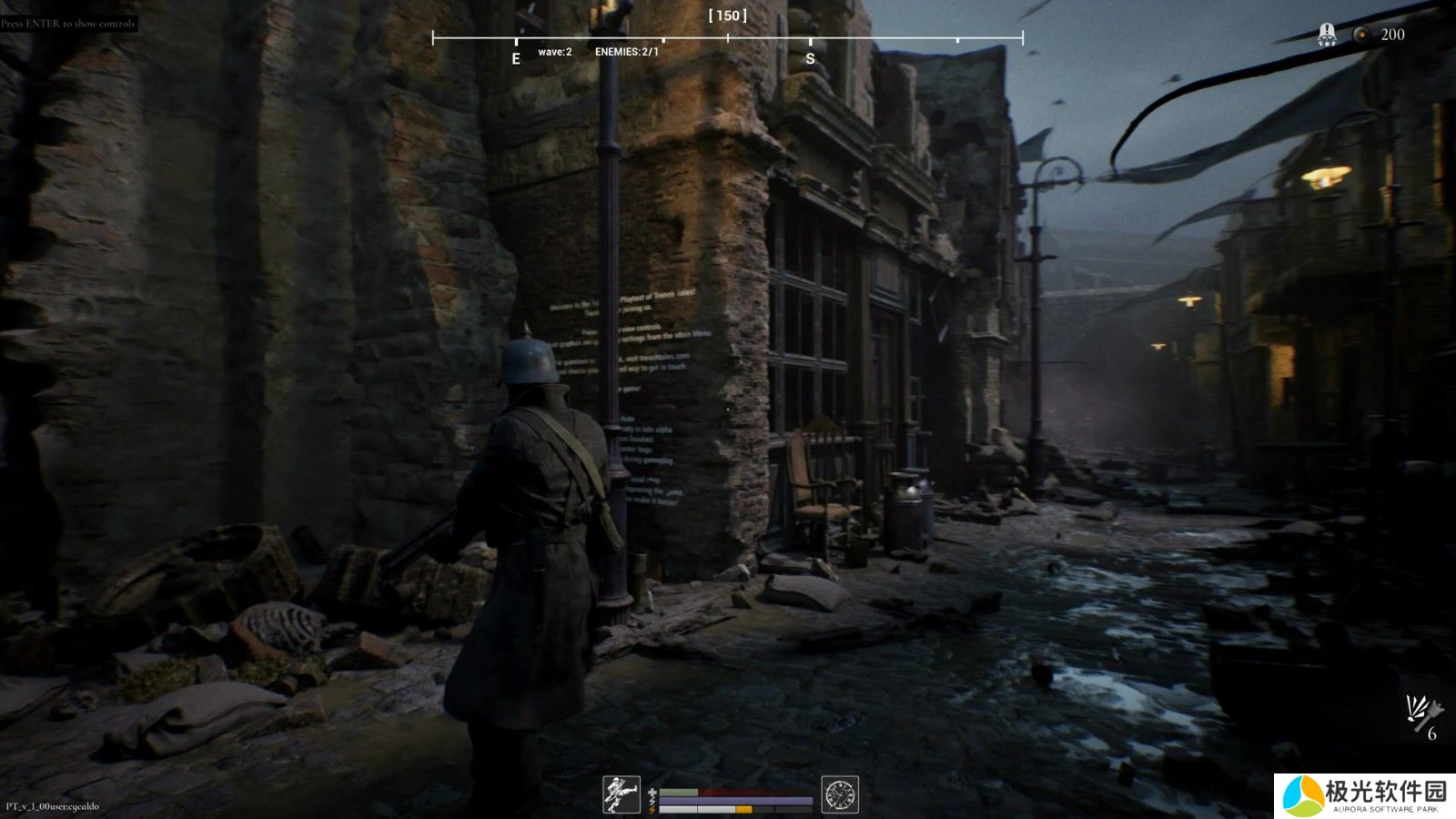Click the gas mask warning icon
The height and width of the screenshot is (819, 1456).
(x=1327, y=35)
